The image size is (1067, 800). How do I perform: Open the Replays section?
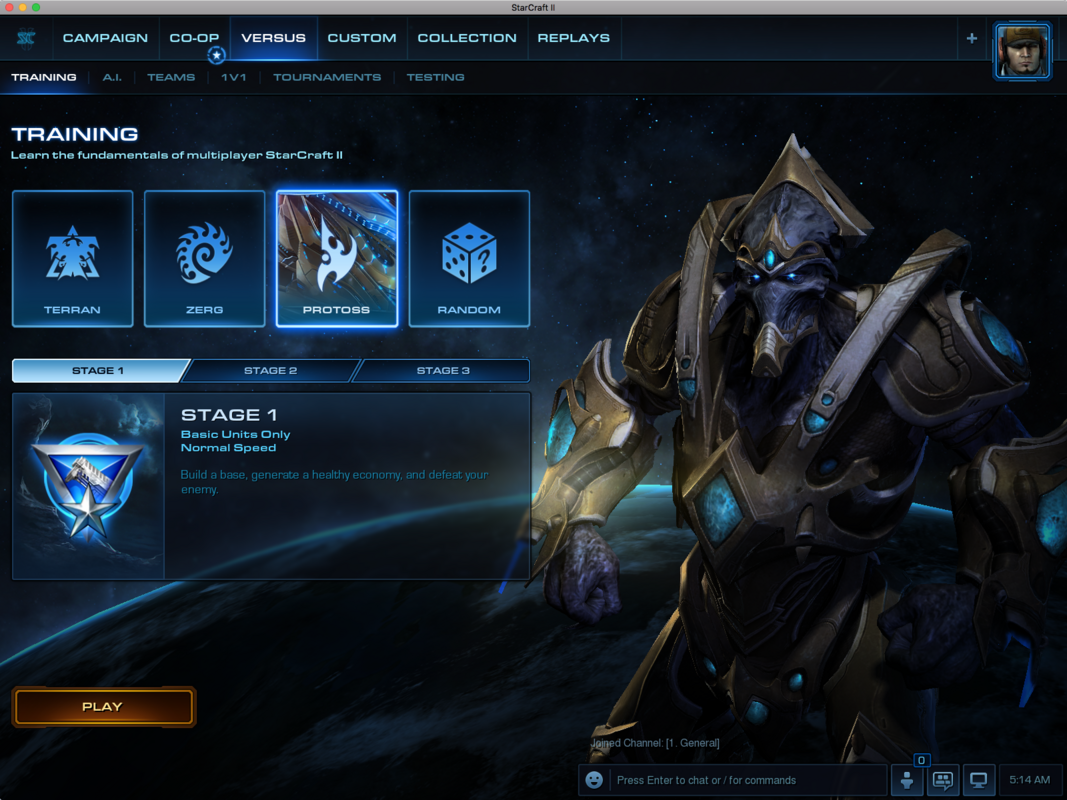point(574,38)
